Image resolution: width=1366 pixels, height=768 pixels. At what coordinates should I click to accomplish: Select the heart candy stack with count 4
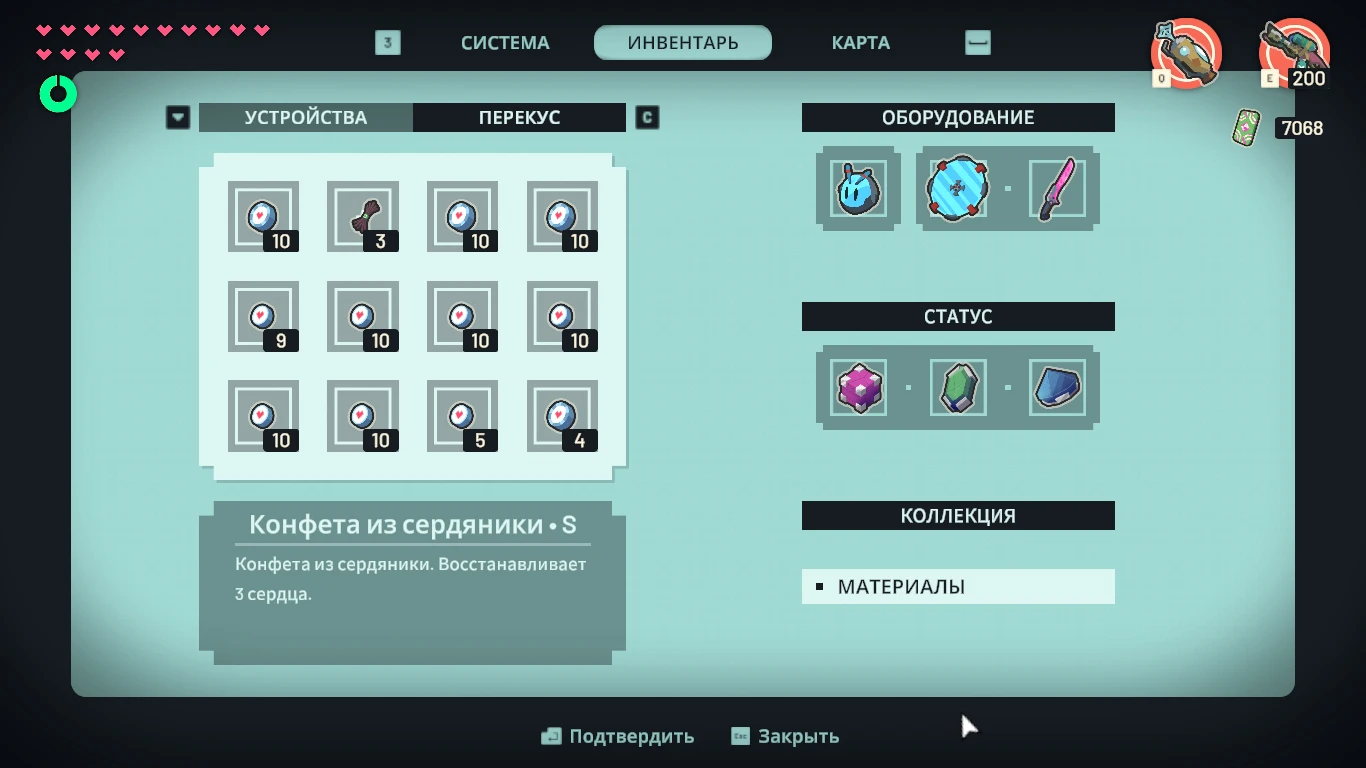tap(562, 416)
